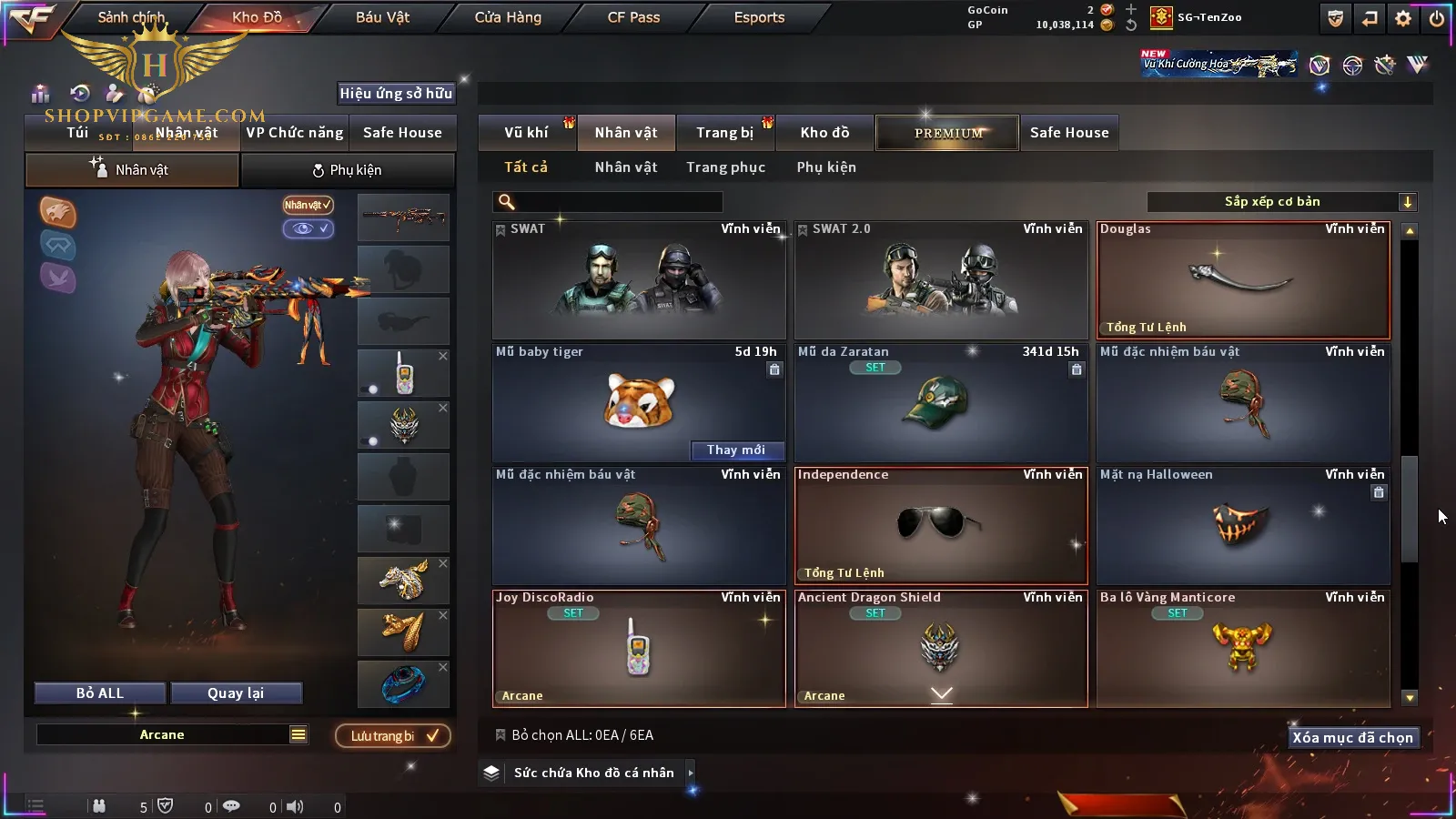Pick the Mặt nạ Halloween mask
The height and width of the screenshot is (819, 1456).
(x=1243, y=526)
